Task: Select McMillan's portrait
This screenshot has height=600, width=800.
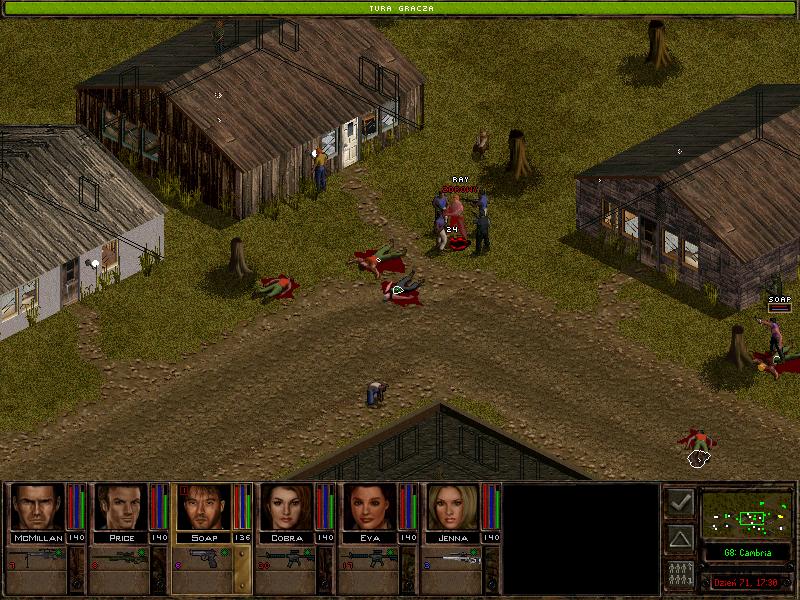Action: tap(37, 507)
